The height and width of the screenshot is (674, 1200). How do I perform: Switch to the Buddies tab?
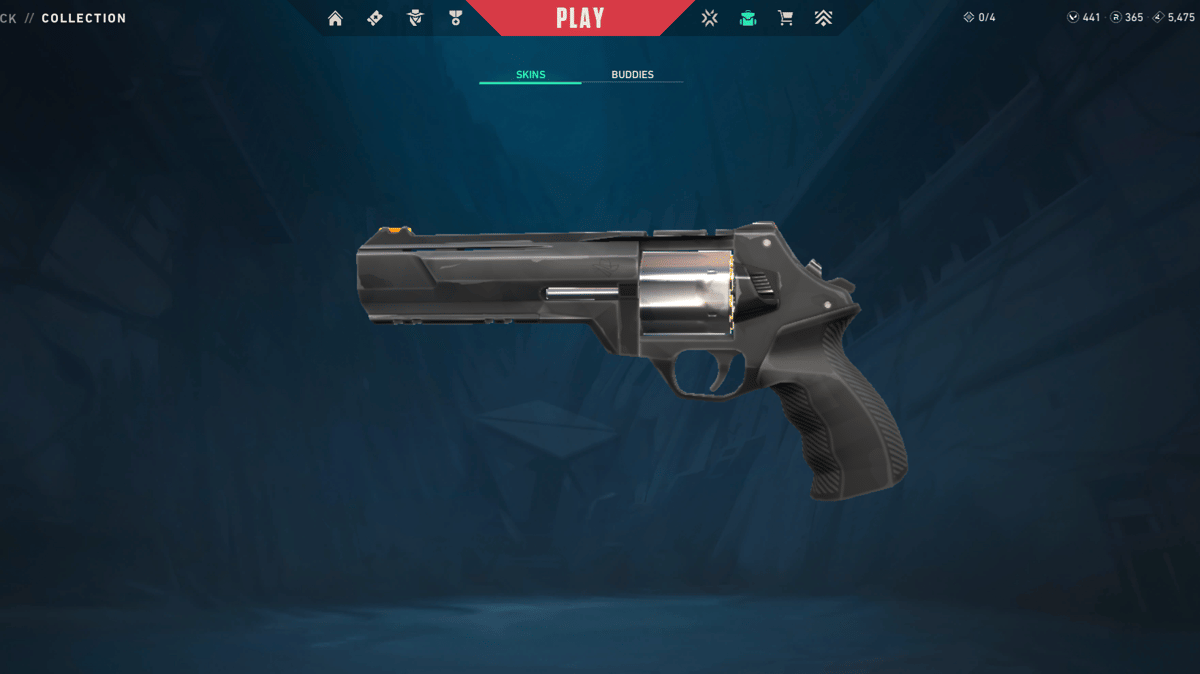(632, 75)
